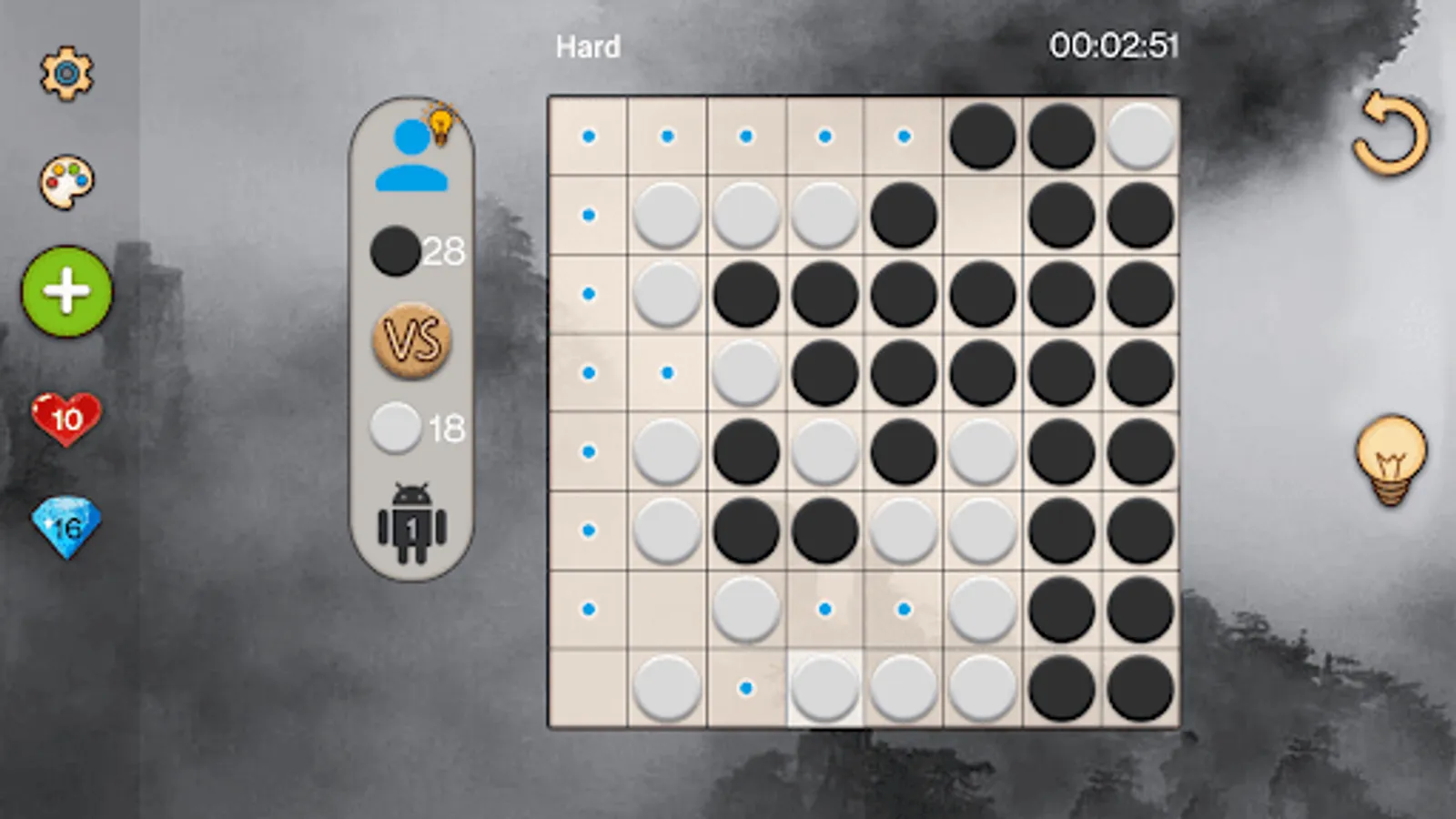Start a new game with the green plus
The width and height of the screenshot is (1456, 819).
[66, 293]
